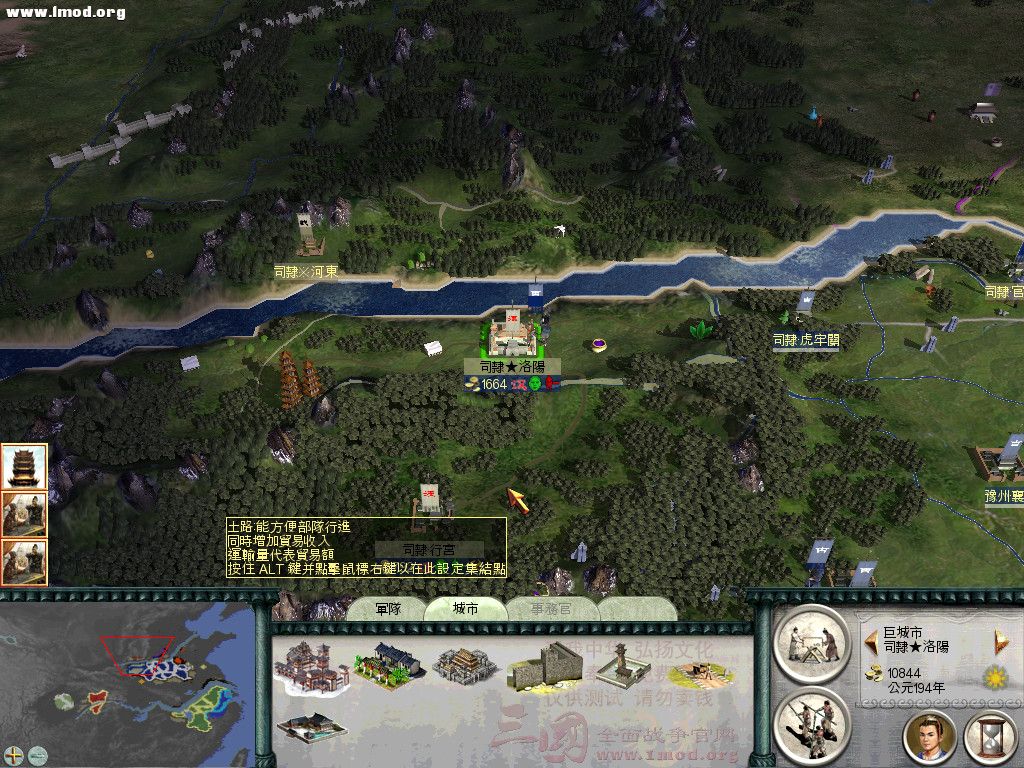
Task: Select the snow-covered palace building icon
Action: pyautogui.click(x=310, y=665)
